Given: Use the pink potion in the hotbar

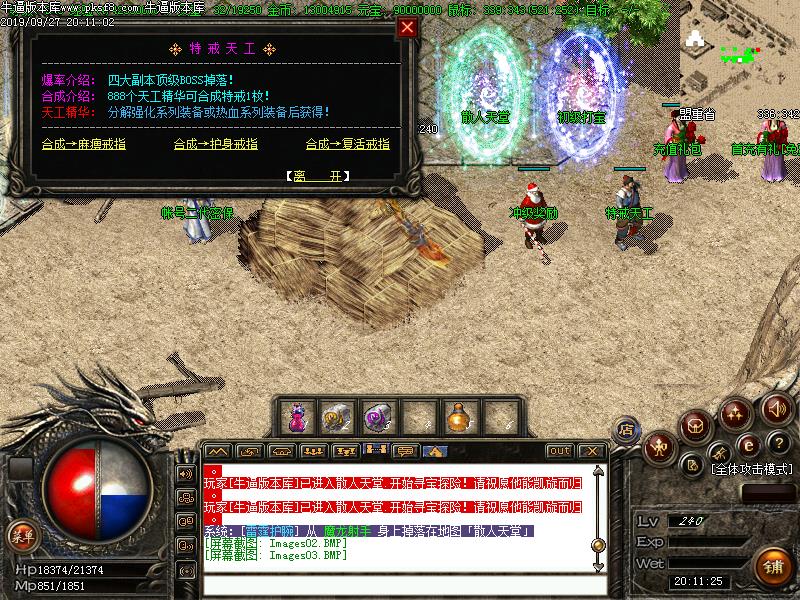Looking at the screenshot, I should click(297, 416).
